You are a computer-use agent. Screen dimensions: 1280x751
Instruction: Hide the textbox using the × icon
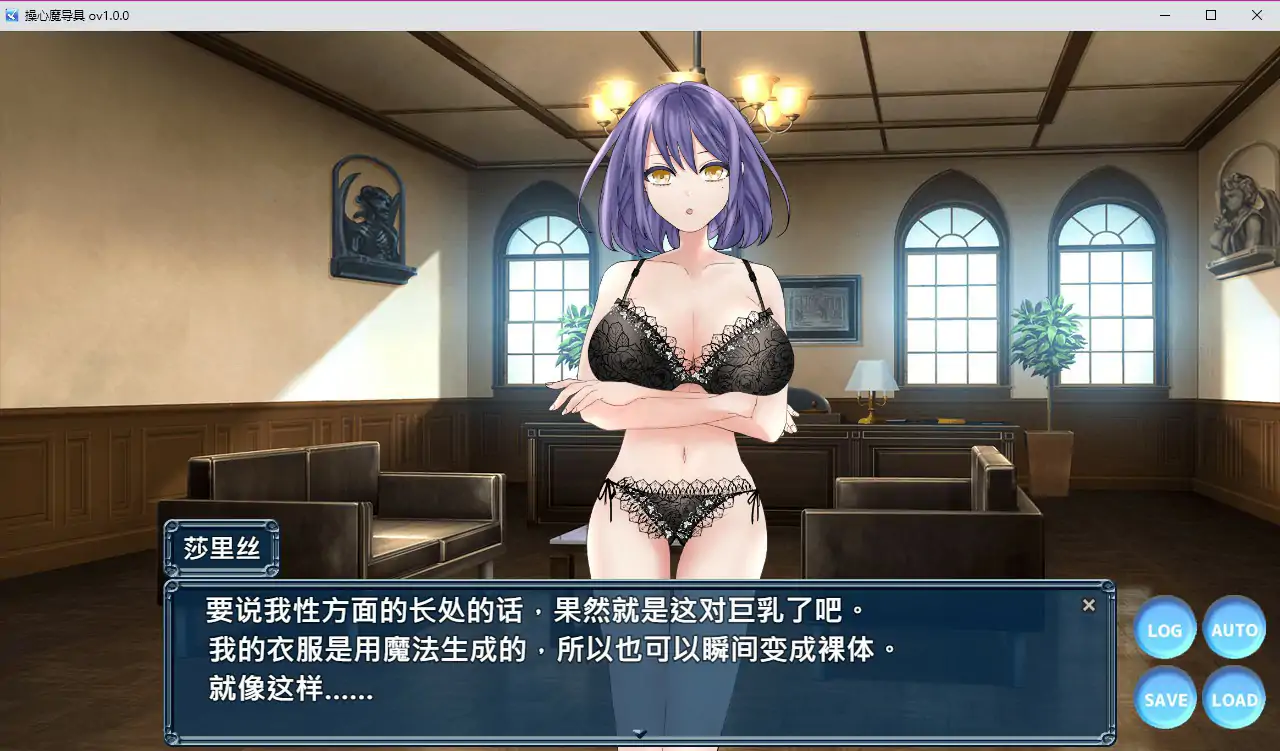tap(1088, 604)
